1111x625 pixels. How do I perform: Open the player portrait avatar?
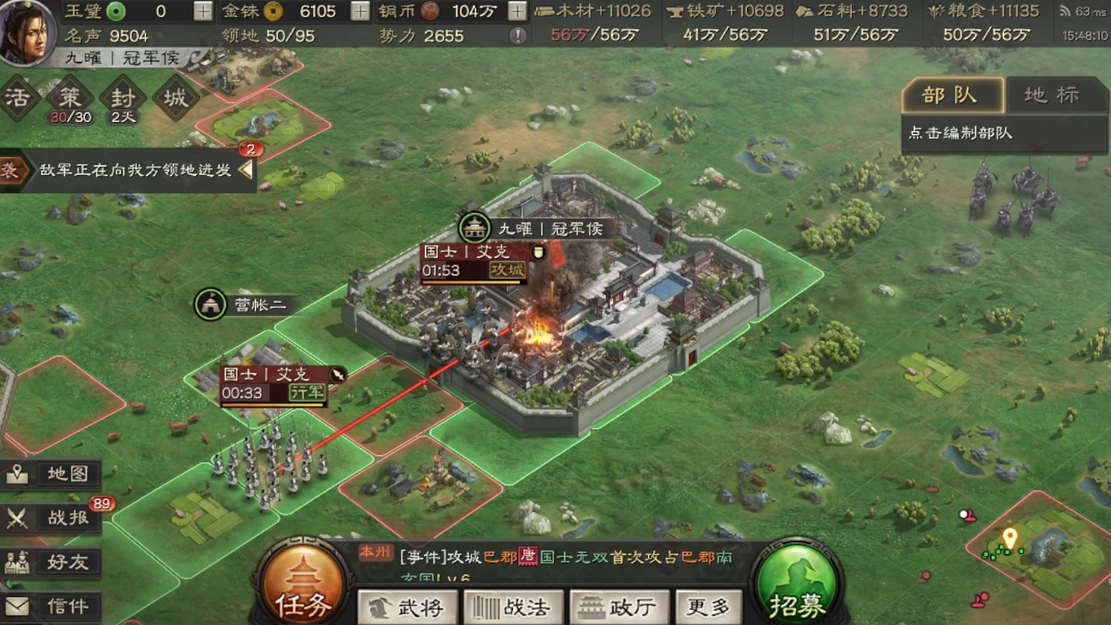coord(27,32)
